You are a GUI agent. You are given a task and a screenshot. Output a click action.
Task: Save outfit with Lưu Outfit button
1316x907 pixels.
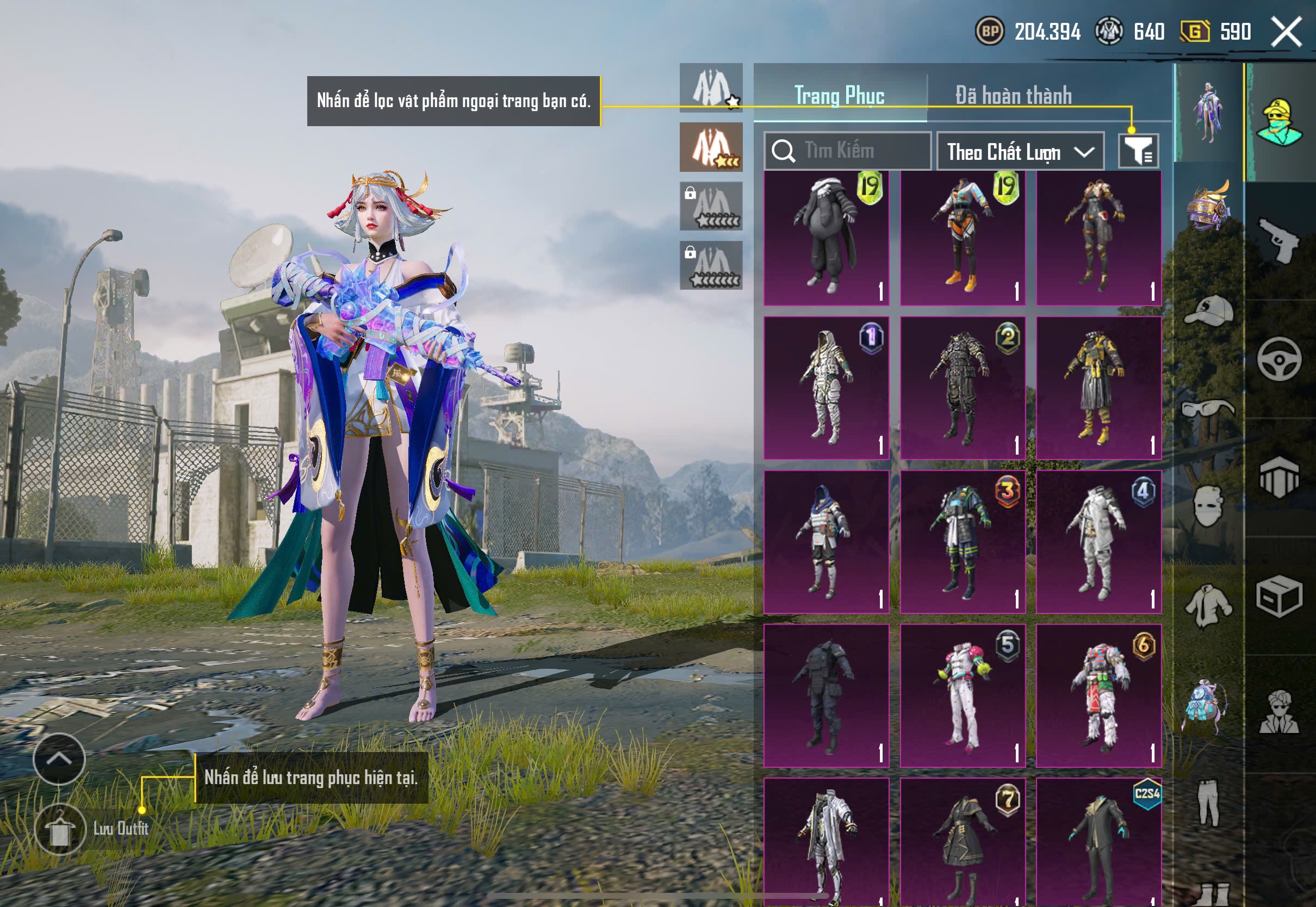(x=60, y=829)
